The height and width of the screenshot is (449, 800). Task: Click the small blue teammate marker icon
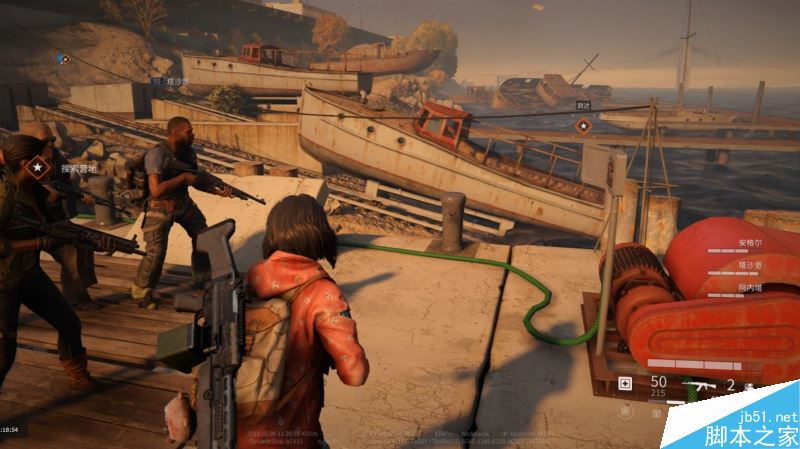pos(62,59)
